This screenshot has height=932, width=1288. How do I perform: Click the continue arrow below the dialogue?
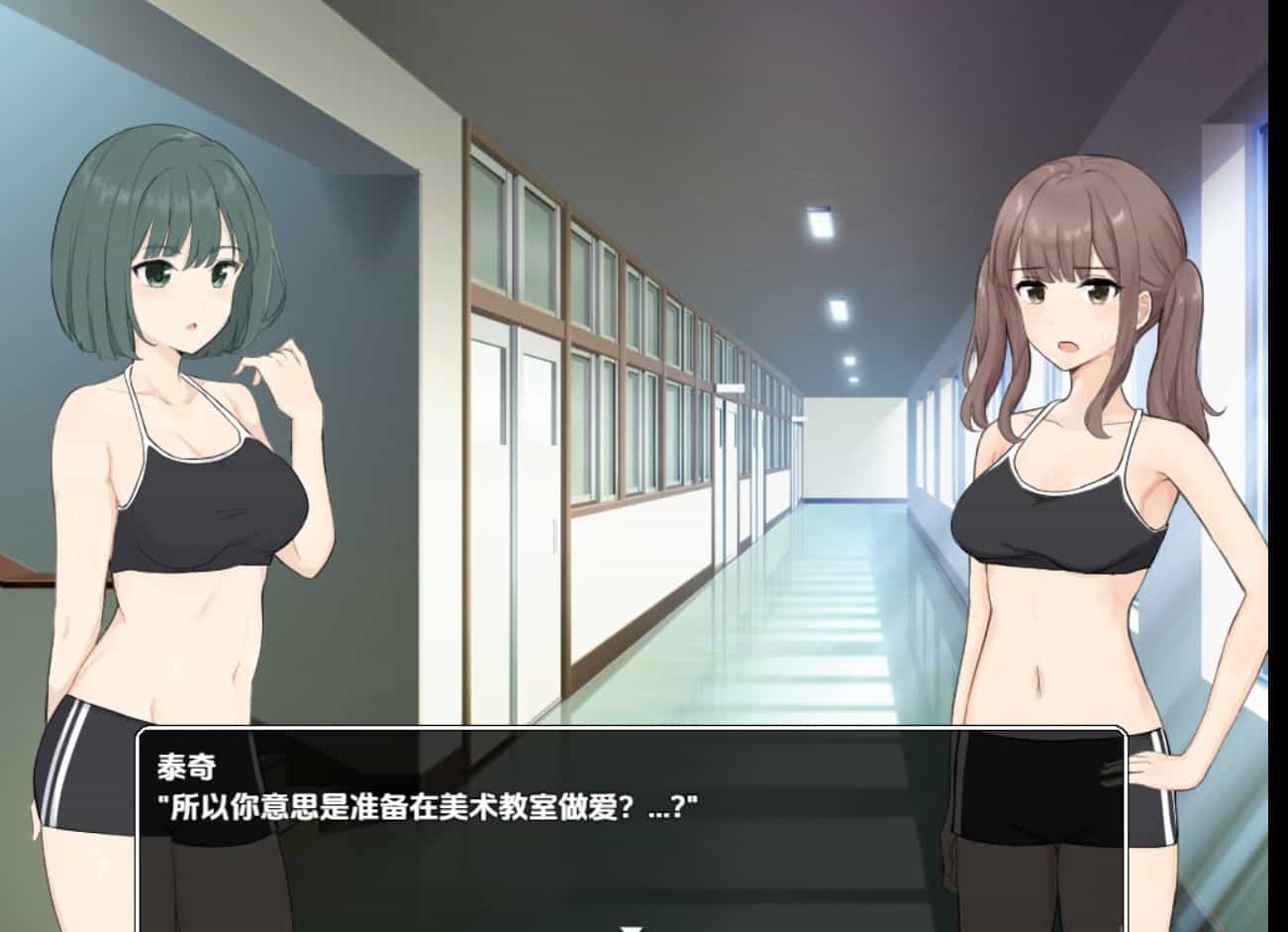point(631,926)
